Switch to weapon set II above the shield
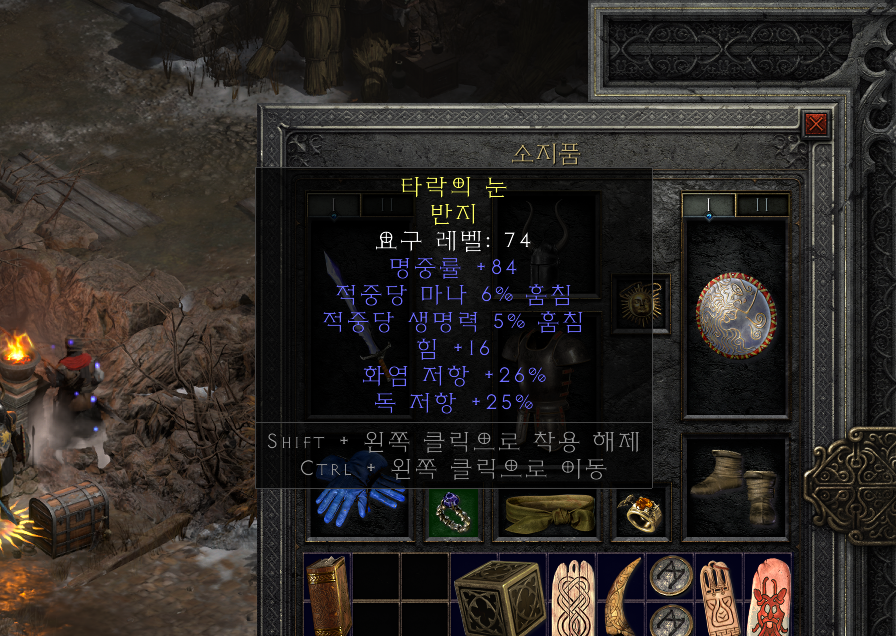Image resolution: width=896 pixels, height=636 pixels. point(763,204)
